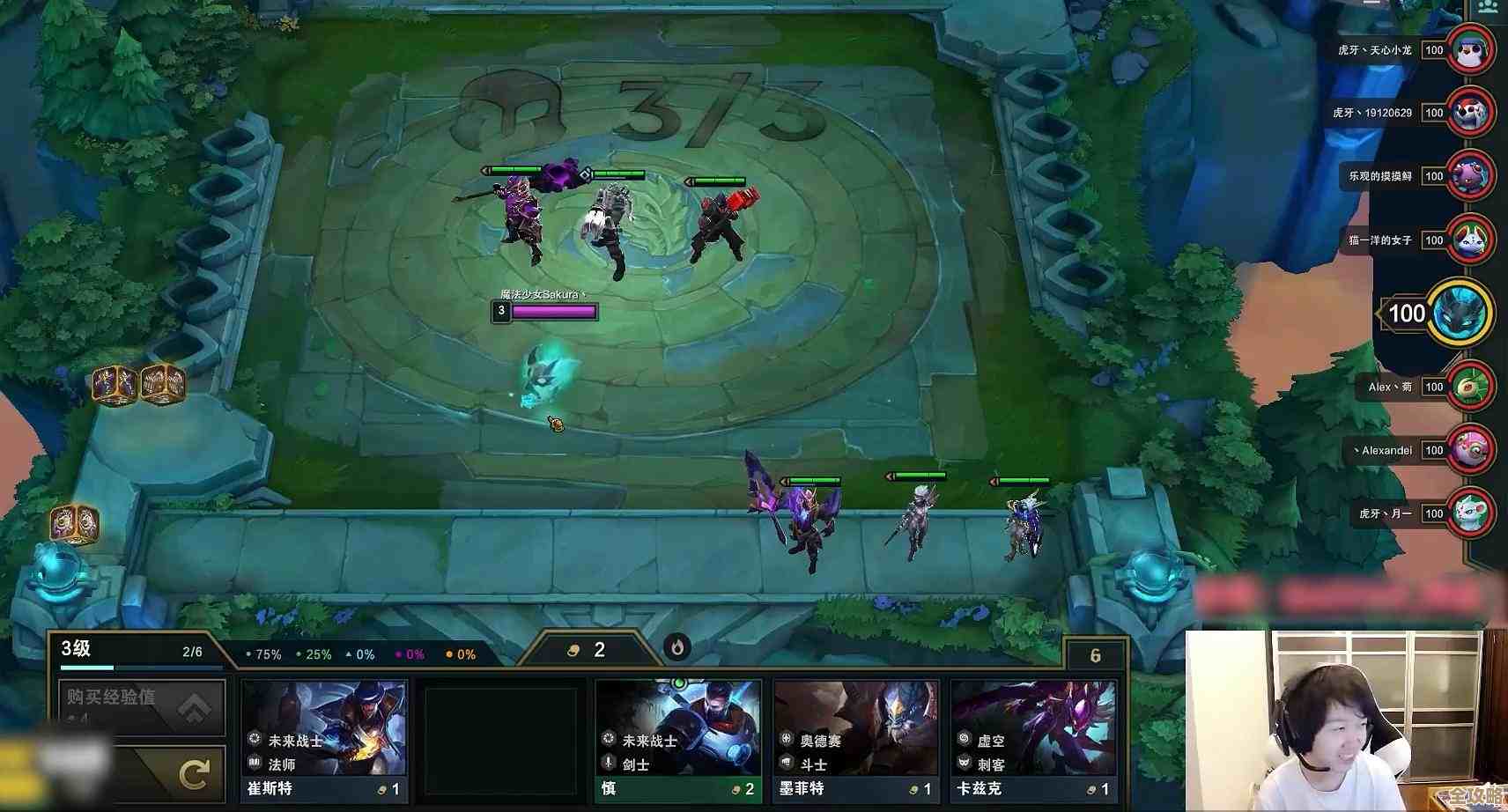Buy the 崔斯特 champion card
The image size is (1508, 812).
(x=324, y=738)
